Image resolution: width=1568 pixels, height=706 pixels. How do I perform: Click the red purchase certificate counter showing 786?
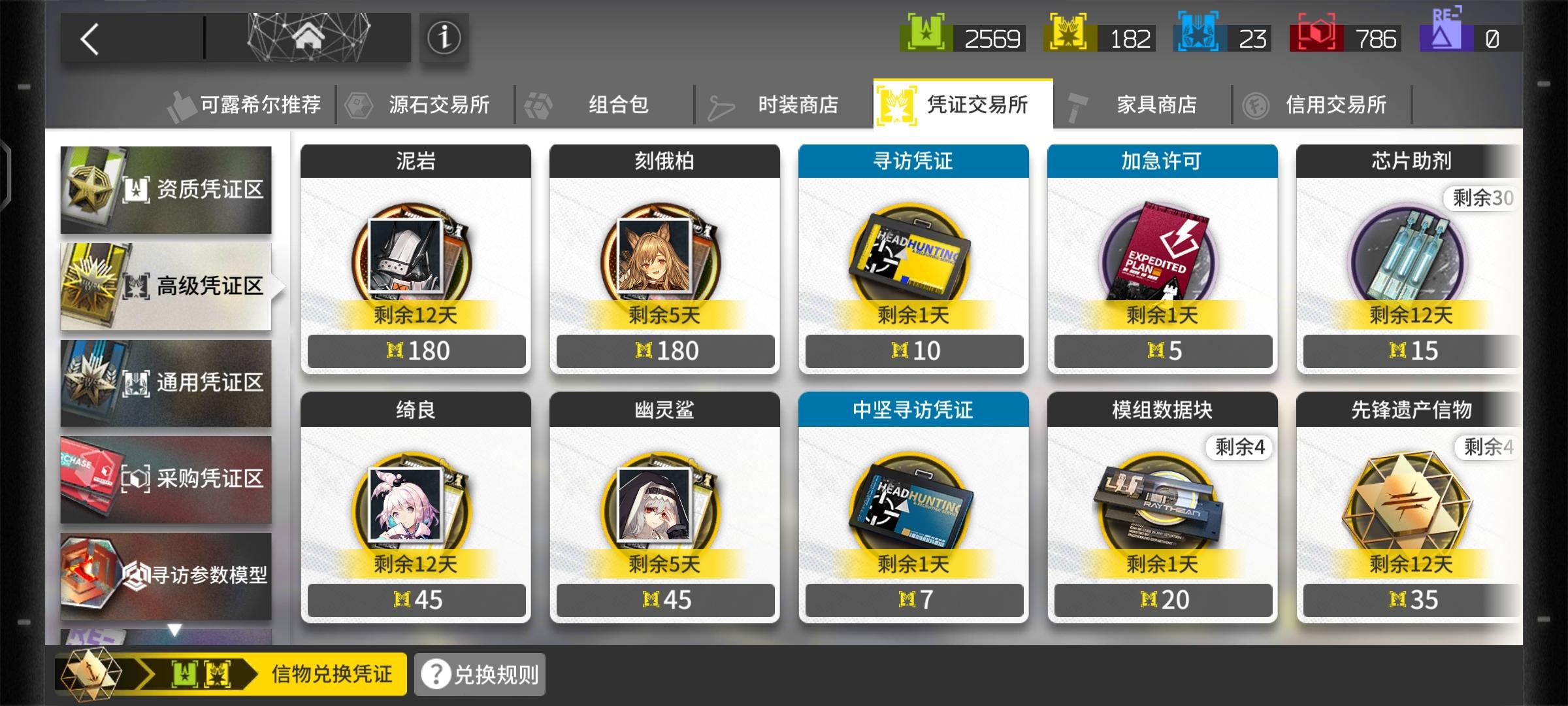click(1346, 37)
